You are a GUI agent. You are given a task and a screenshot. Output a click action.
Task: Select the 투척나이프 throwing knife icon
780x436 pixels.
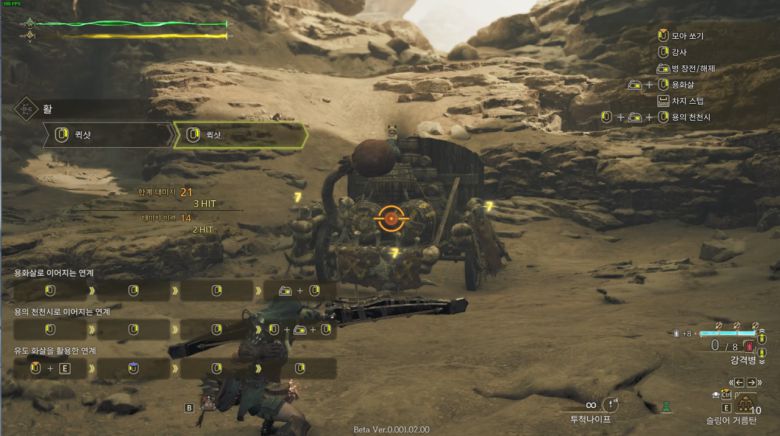pos(611,403)
